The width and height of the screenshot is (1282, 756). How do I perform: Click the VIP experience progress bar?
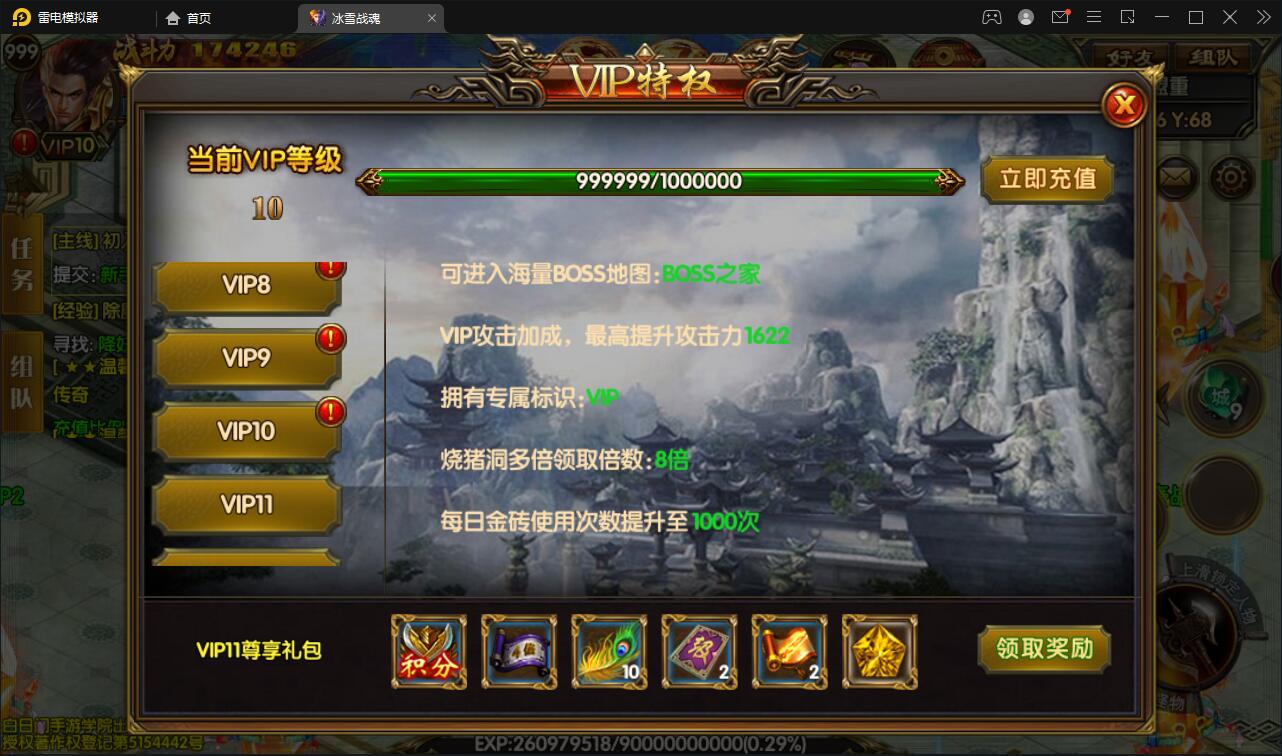pyautogui.click(x=662, y=181)
